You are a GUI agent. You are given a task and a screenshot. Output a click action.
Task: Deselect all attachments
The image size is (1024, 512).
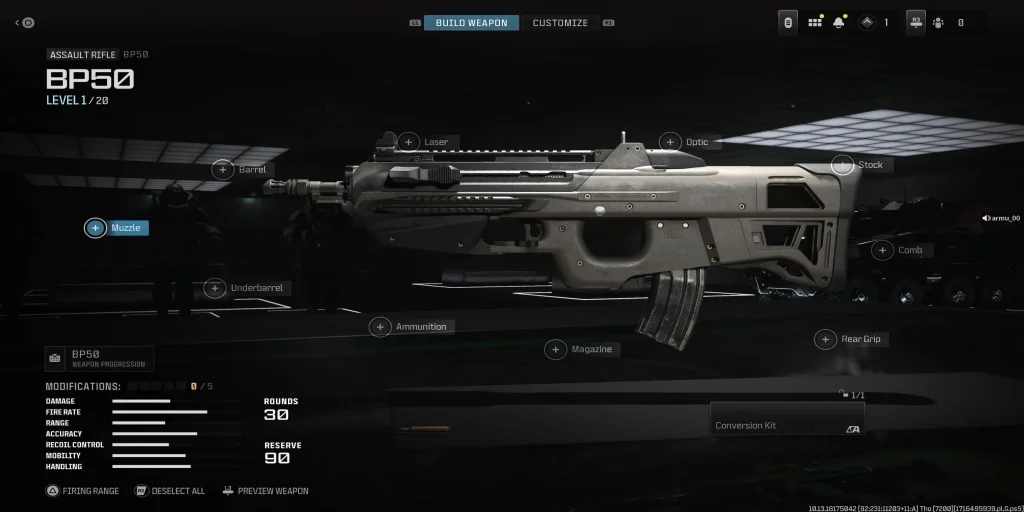(x=170, y=491)
